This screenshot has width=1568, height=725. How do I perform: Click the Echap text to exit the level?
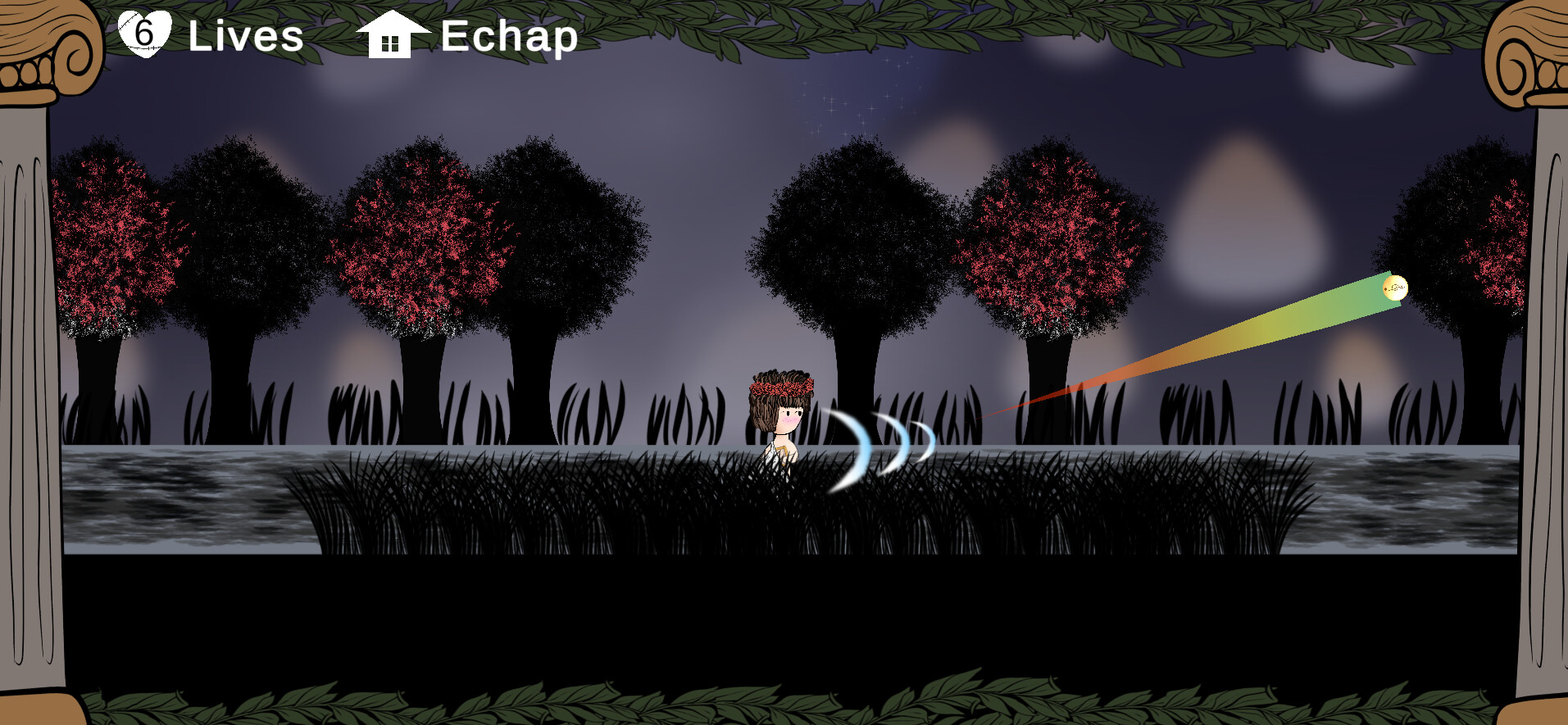[x=508, y=36]
